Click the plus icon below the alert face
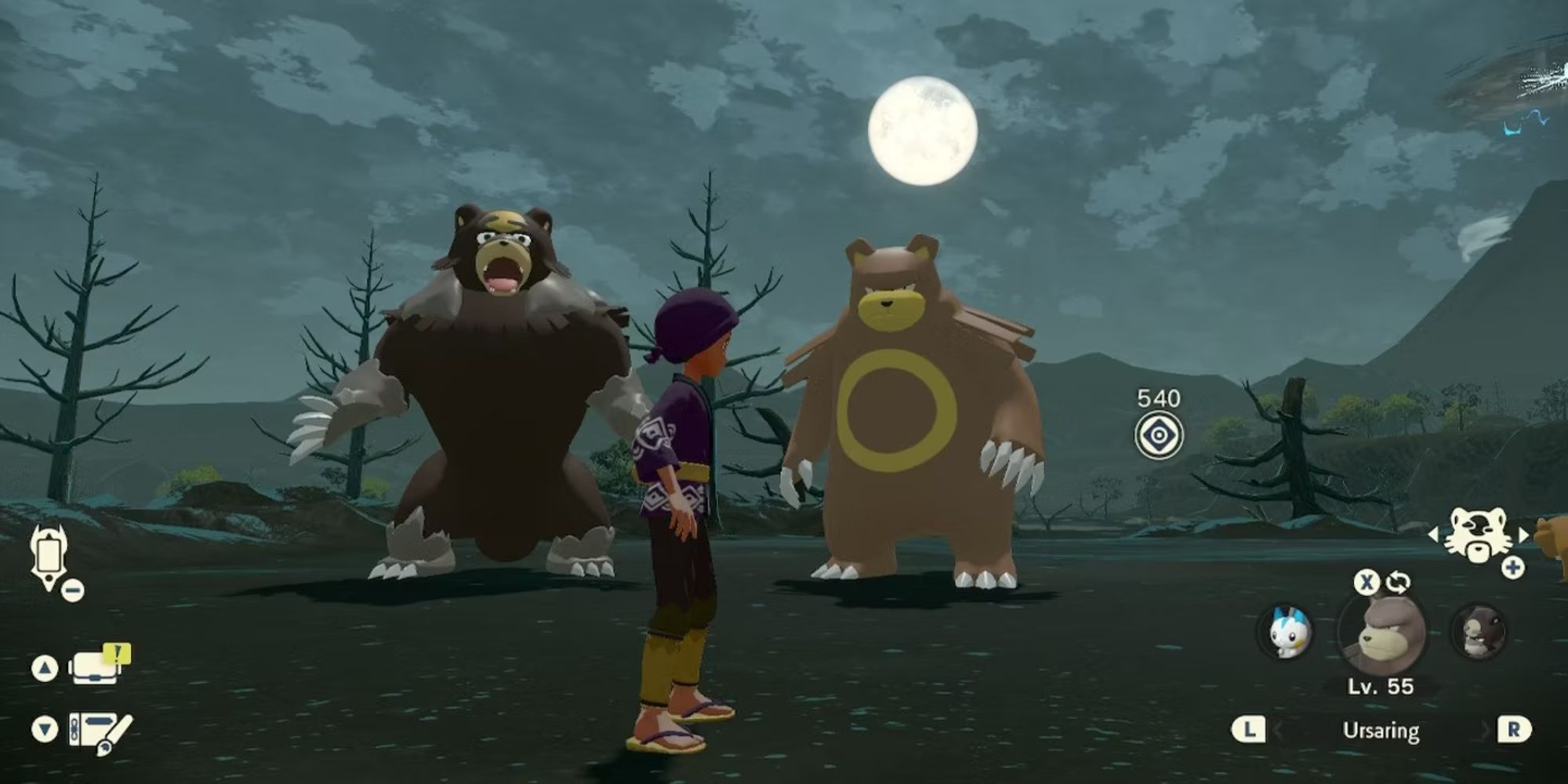Viewport: 1568px width, 784px height. tap(1512, 567)
